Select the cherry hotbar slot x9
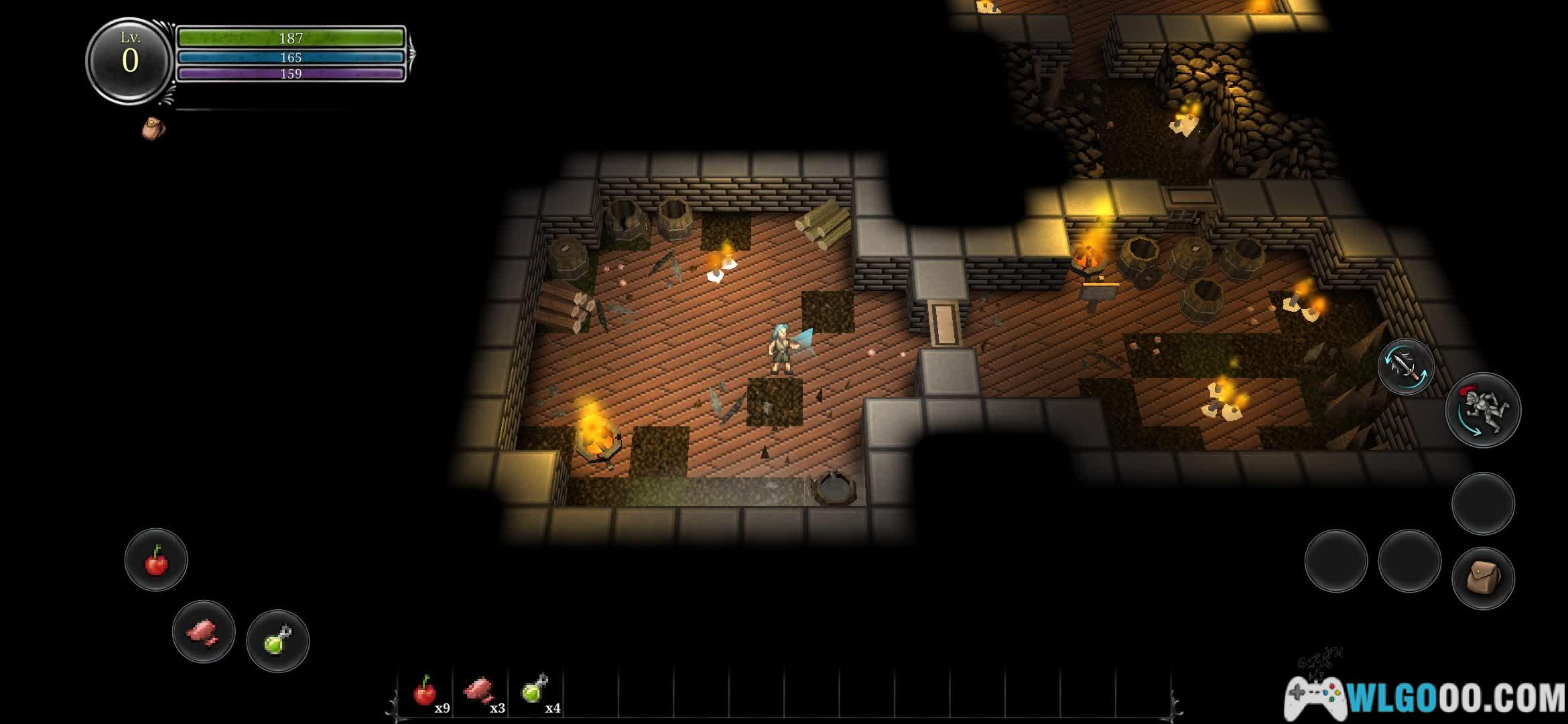The height and width of the screenshot is (724, 1568). click(x=426, y=692)
